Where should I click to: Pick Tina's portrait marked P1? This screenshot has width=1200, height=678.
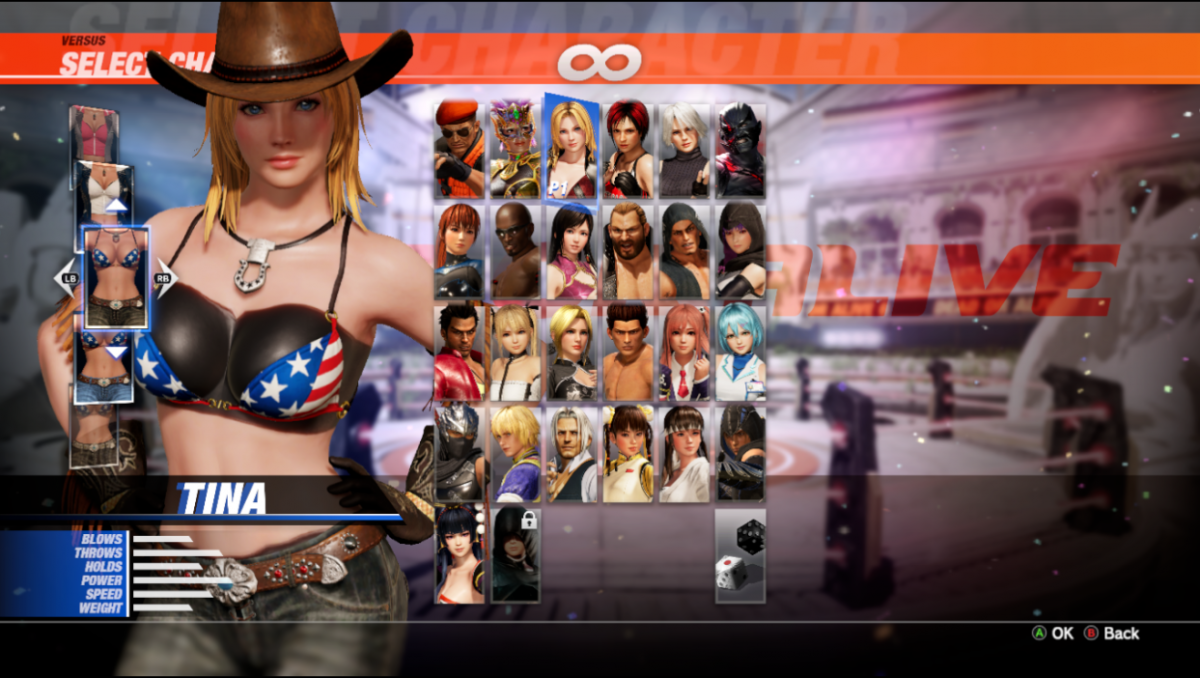click(x=572, y=148)
